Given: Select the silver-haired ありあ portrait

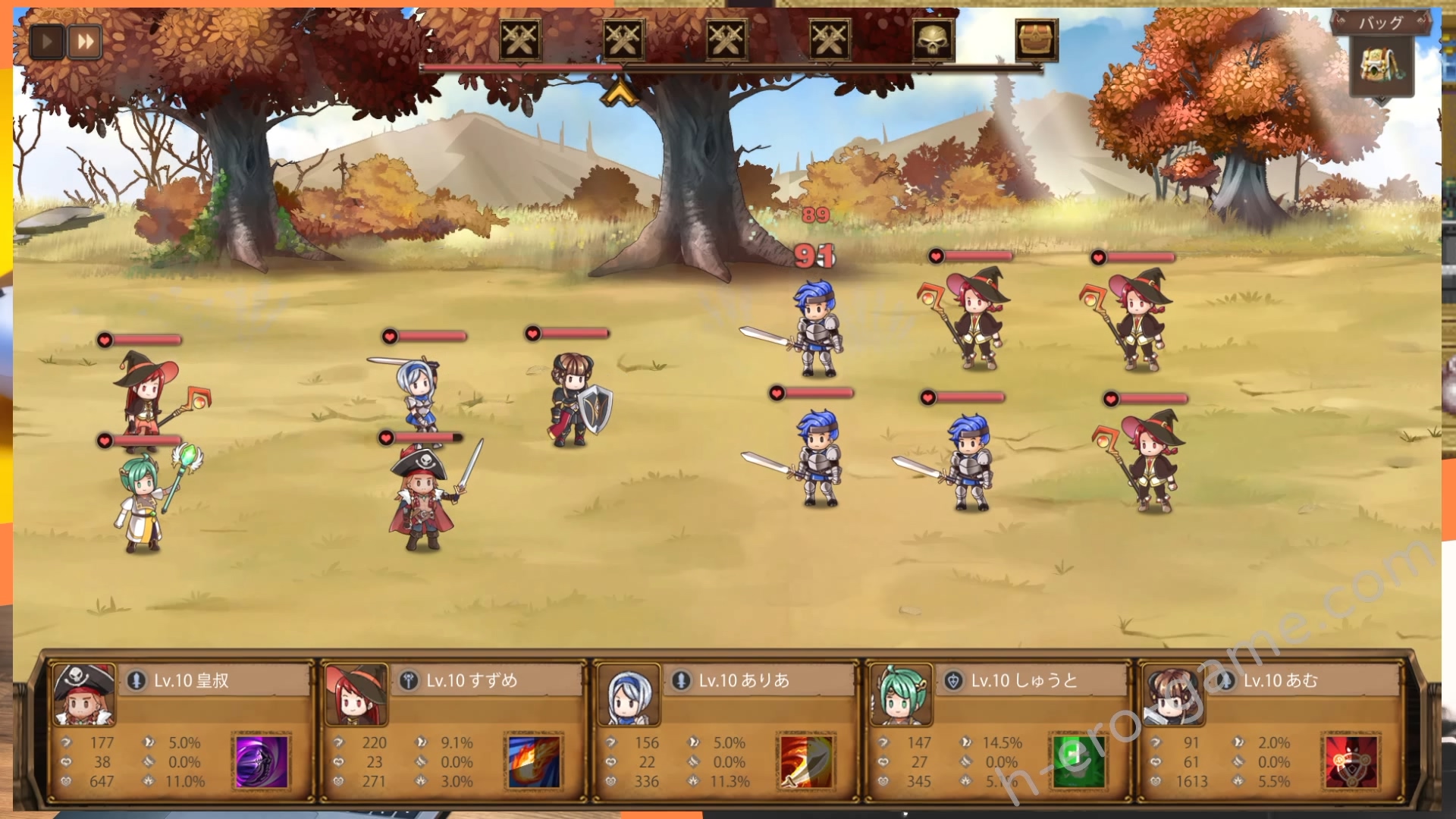Looking at the screenshot, I should click(628, 695).
